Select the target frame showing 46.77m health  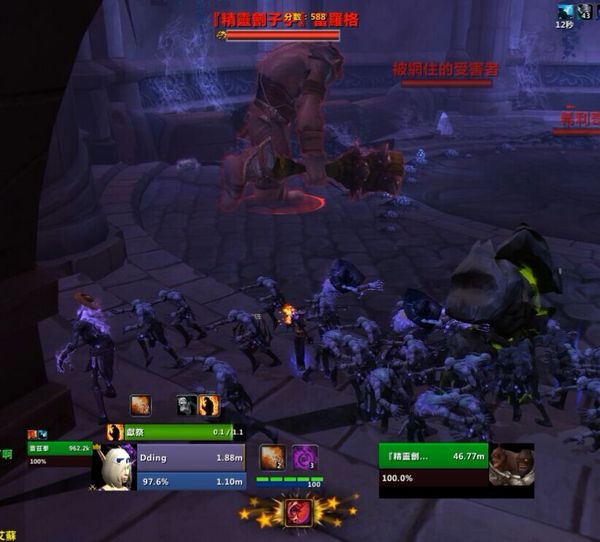433,463
